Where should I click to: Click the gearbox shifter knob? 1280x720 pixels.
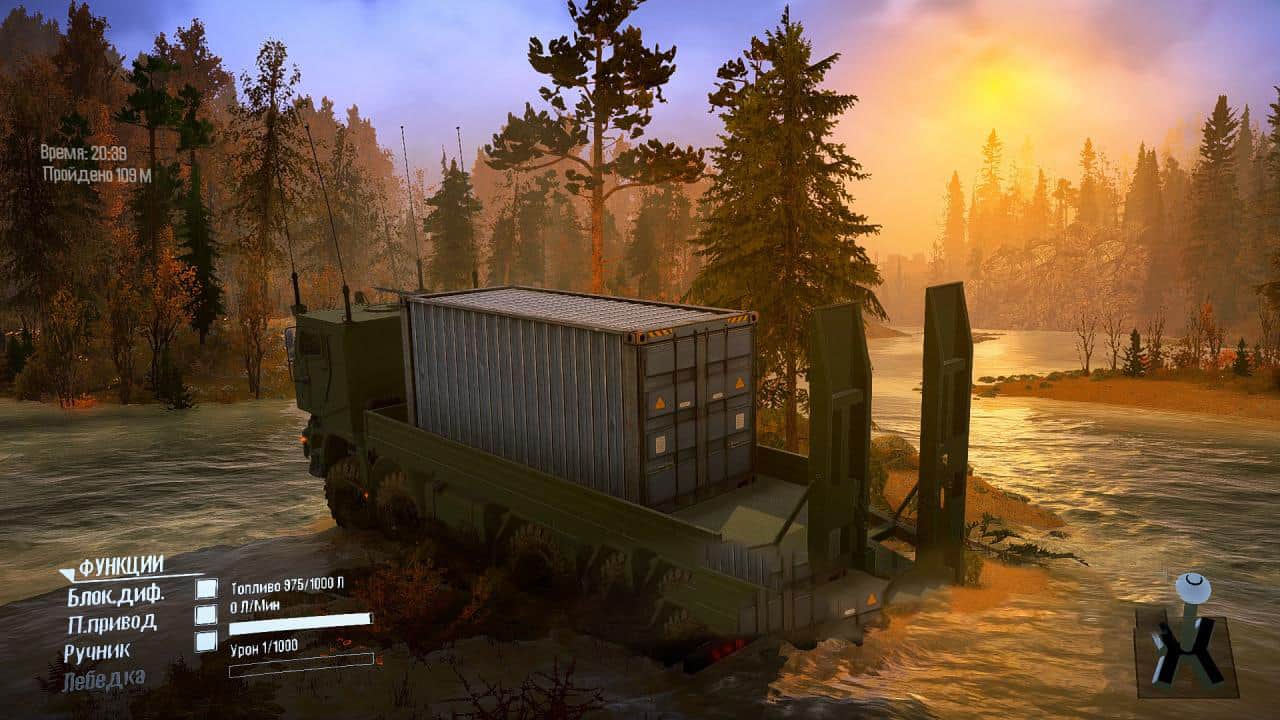(x=1191, y=587)
